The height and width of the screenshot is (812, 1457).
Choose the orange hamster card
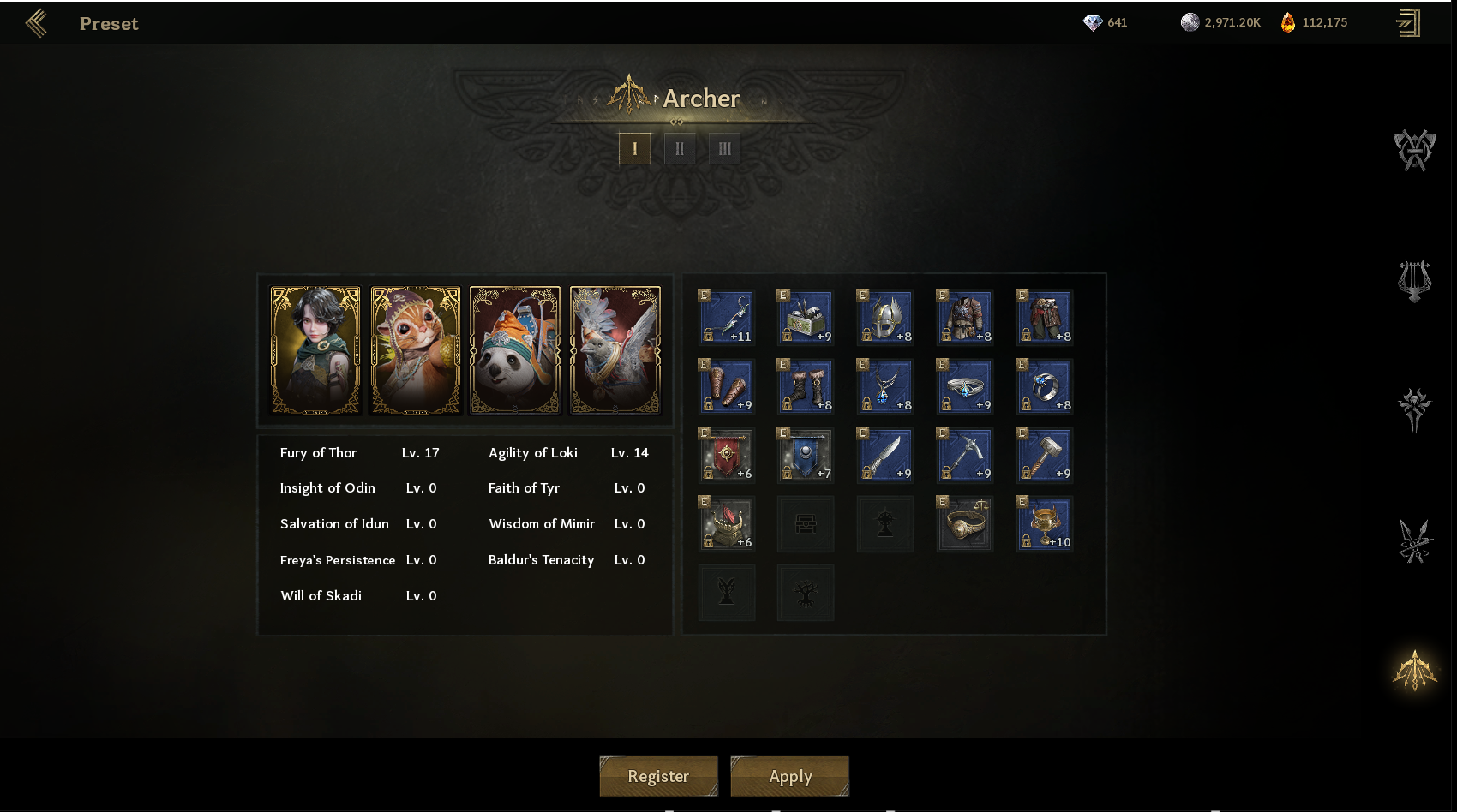416,350
